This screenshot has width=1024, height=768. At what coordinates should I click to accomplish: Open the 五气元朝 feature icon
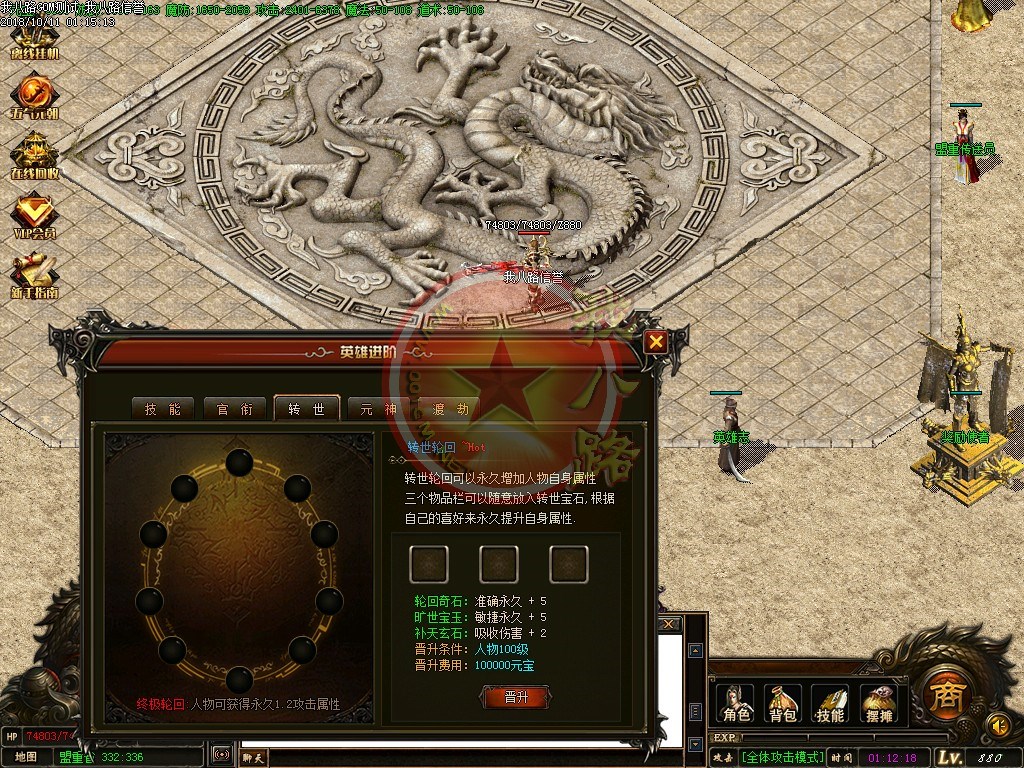tap(34, 97)
